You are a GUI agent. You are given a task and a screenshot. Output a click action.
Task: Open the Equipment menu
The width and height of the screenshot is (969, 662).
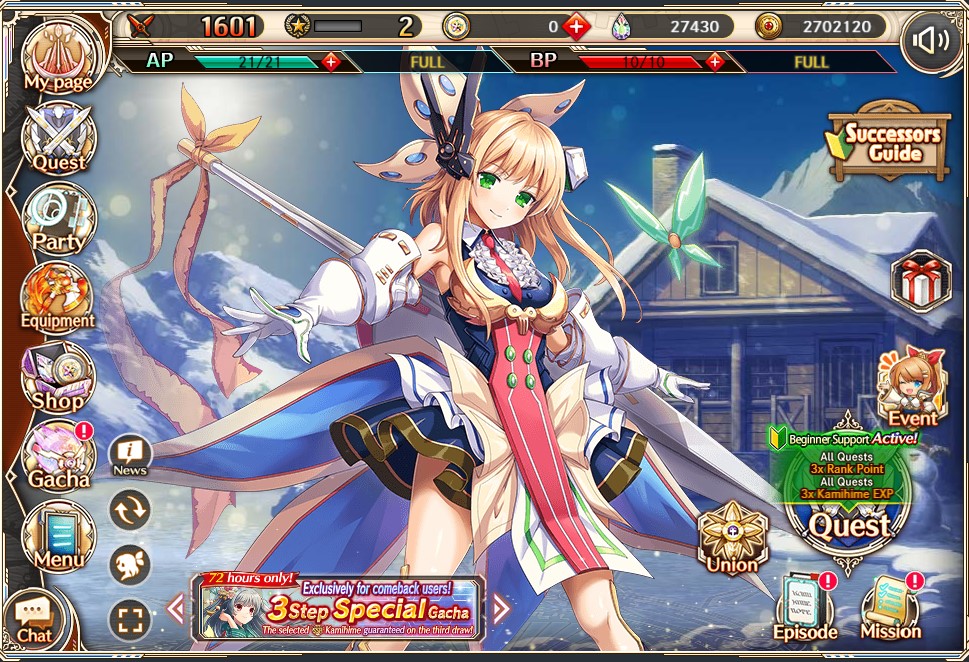click(58, 297)
